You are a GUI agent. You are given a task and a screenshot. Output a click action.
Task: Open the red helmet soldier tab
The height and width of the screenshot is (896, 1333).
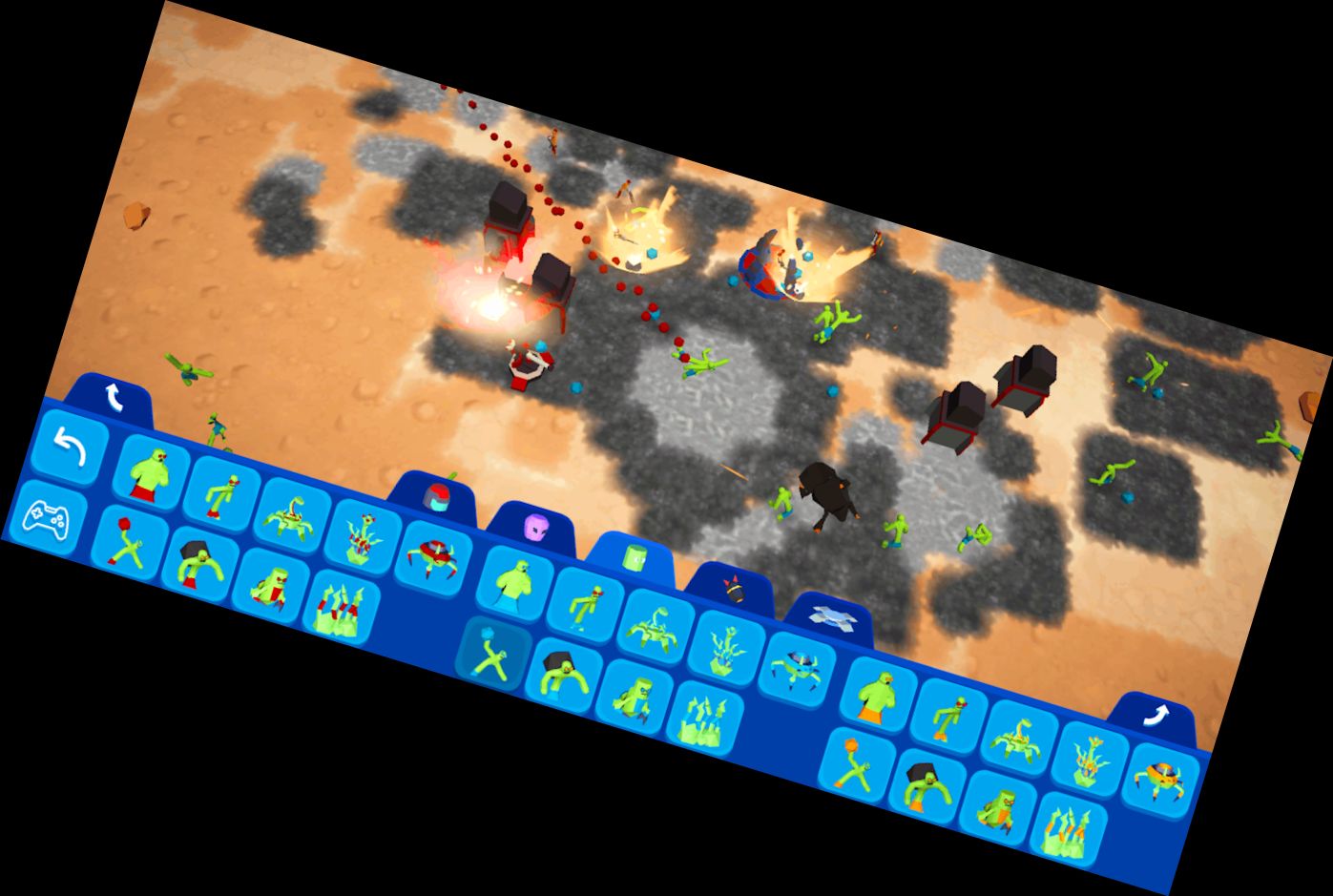coord(437,495)
